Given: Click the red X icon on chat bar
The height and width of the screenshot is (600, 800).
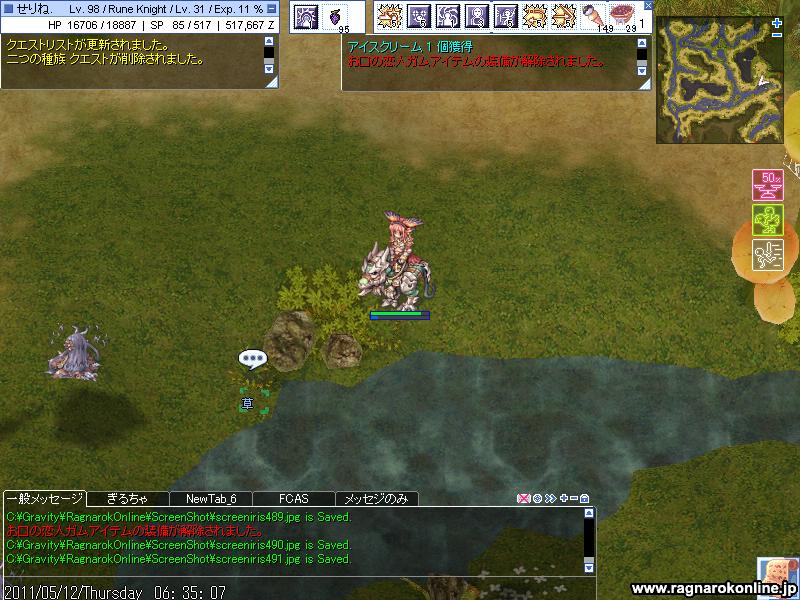Looking at the screenshot, I should click(523, 498).
